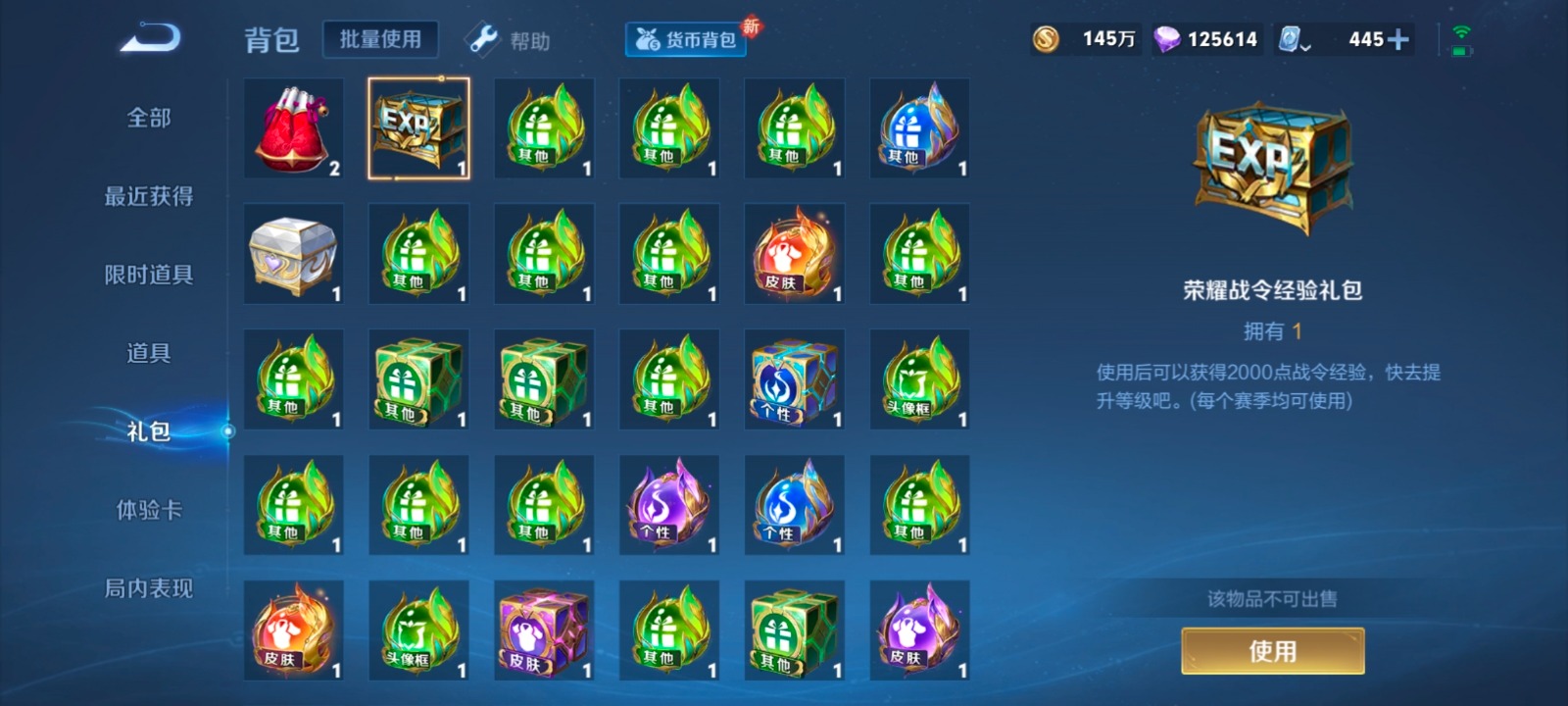Open the 局内表现 tab
This screenshot has height=706, width=1568.
pyautogui.click(x=149, y=588)
